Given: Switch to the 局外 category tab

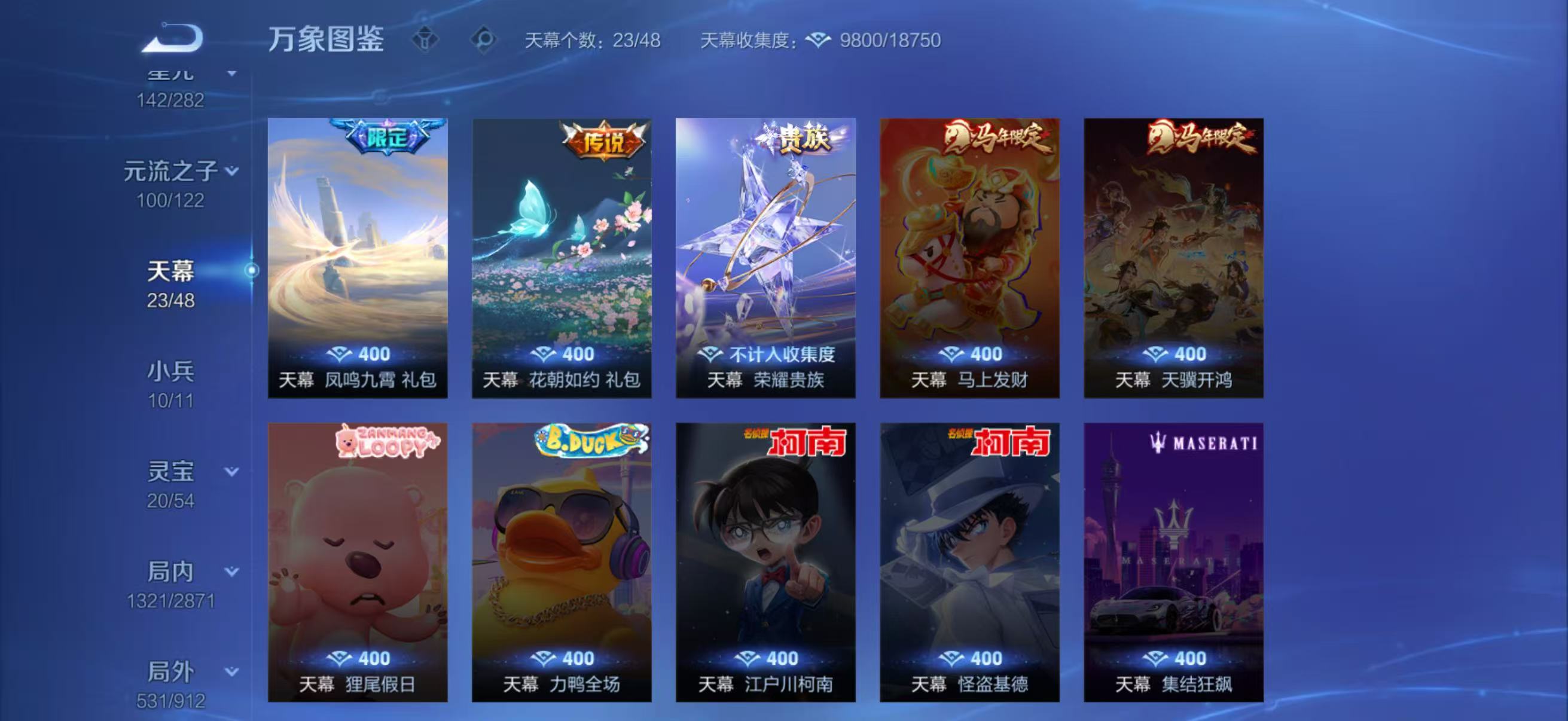Looking at the screenshot, I should tap(172, 673).
